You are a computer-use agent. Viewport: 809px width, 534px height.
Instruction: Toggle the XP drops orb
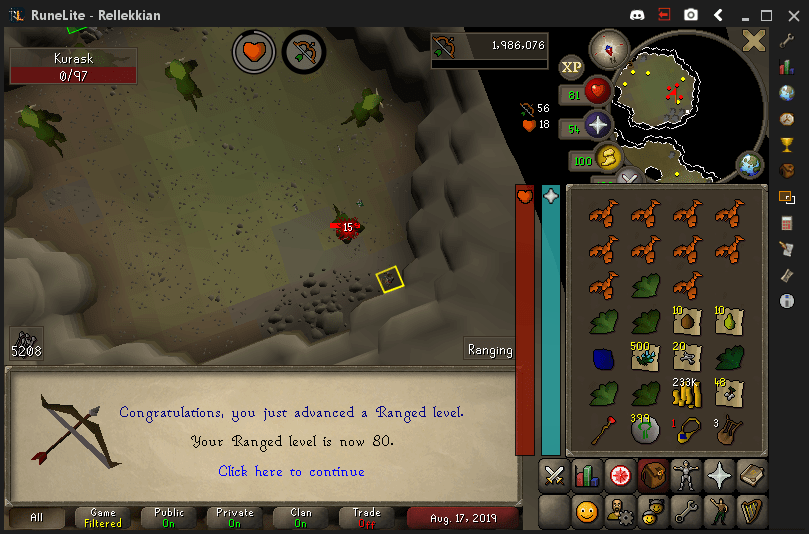point(572,67)
